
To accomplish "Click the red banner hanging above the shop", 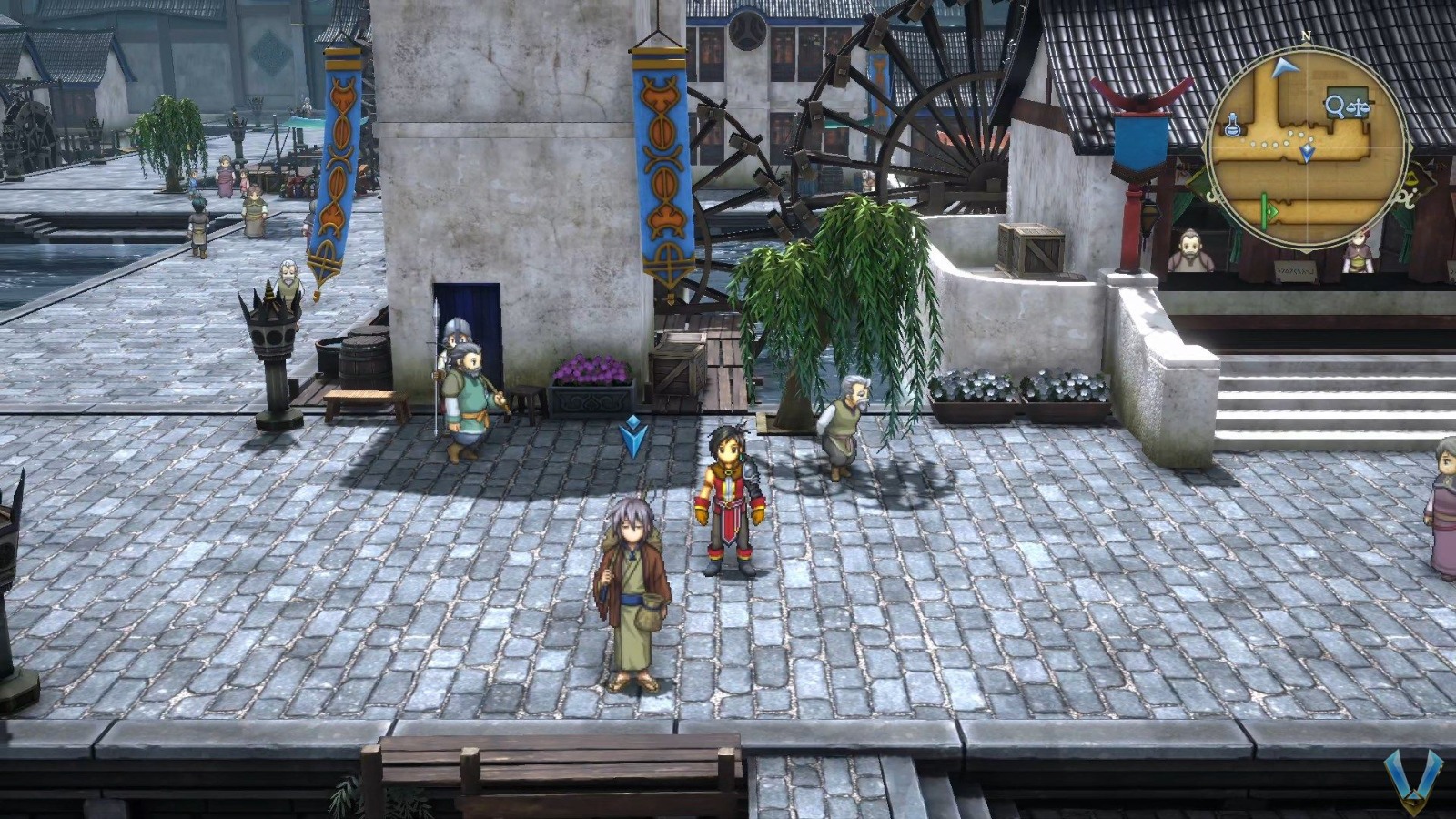I will click(x=1140, y=100).
